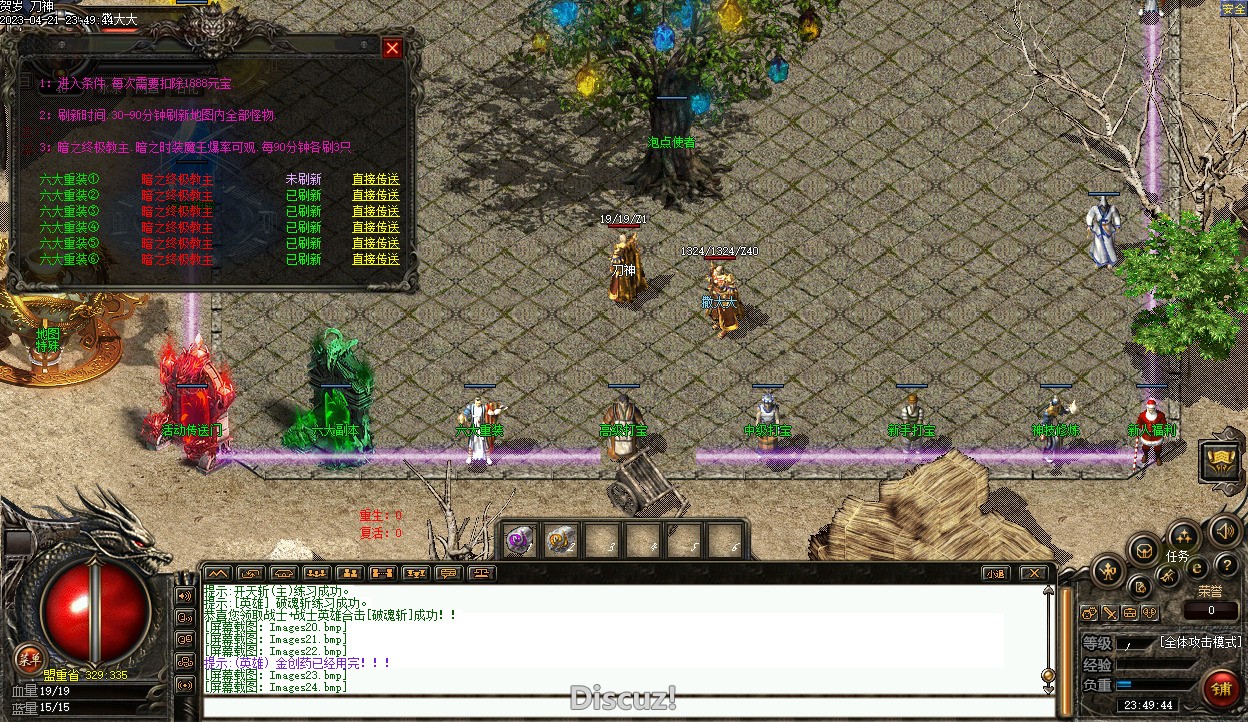Use the purple scroll in hotbar slot 1
Image resolution: width=1248 pixels, height=722 pixels.
pyautogui.click(x=518, y=540)
